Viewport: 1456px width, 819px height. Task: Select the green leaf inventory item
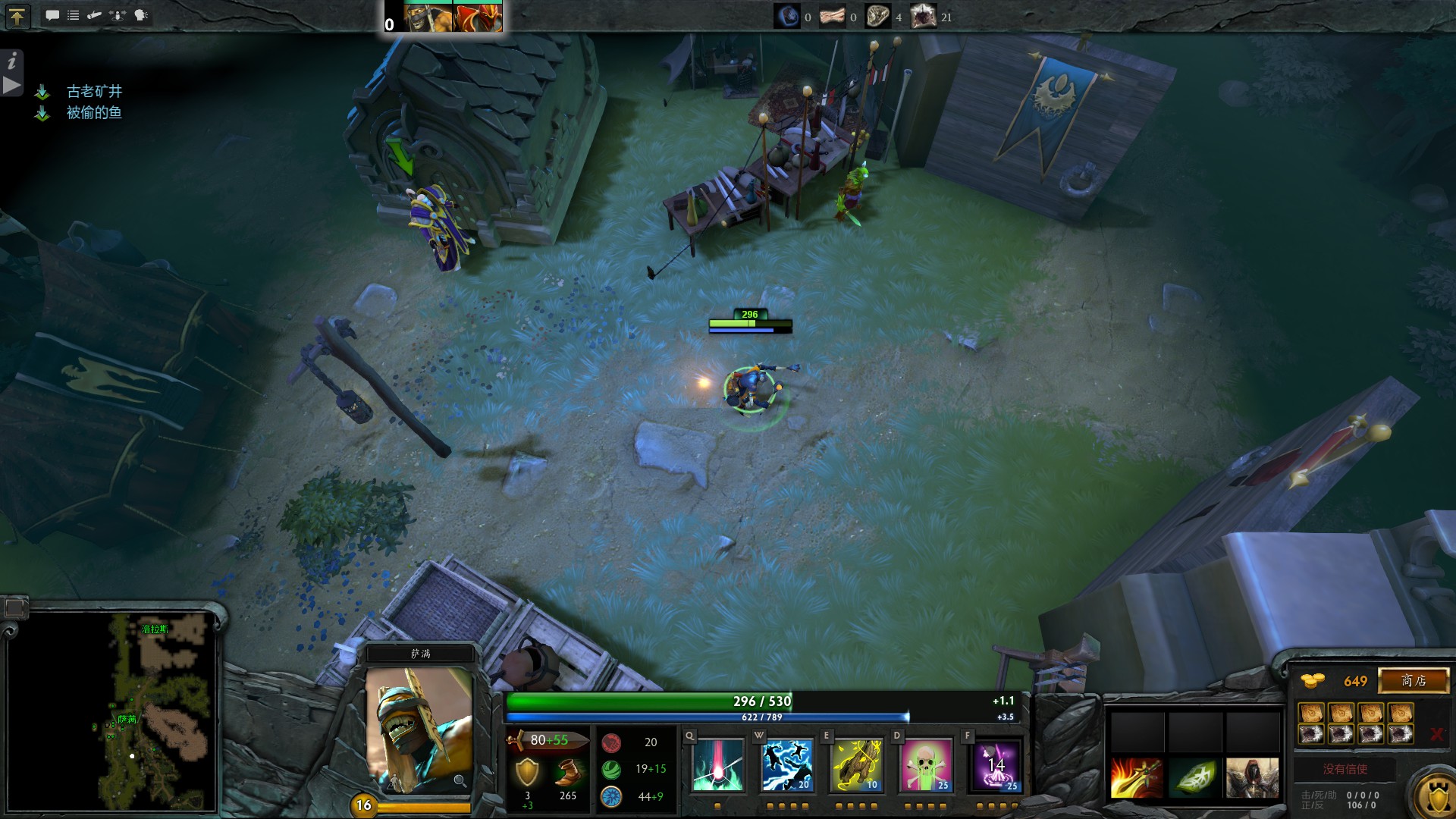coord(1194,777)
